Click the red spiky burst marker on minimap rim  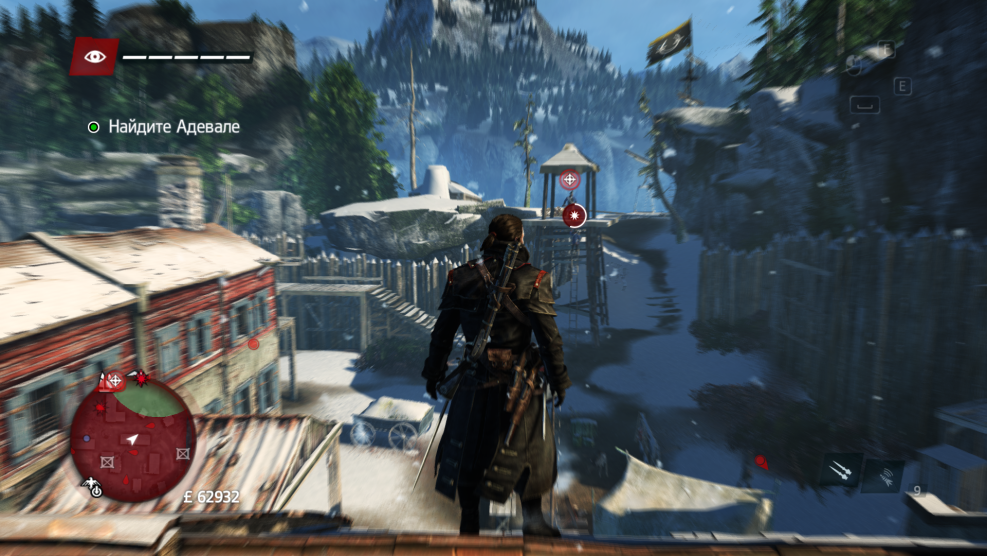141,378
